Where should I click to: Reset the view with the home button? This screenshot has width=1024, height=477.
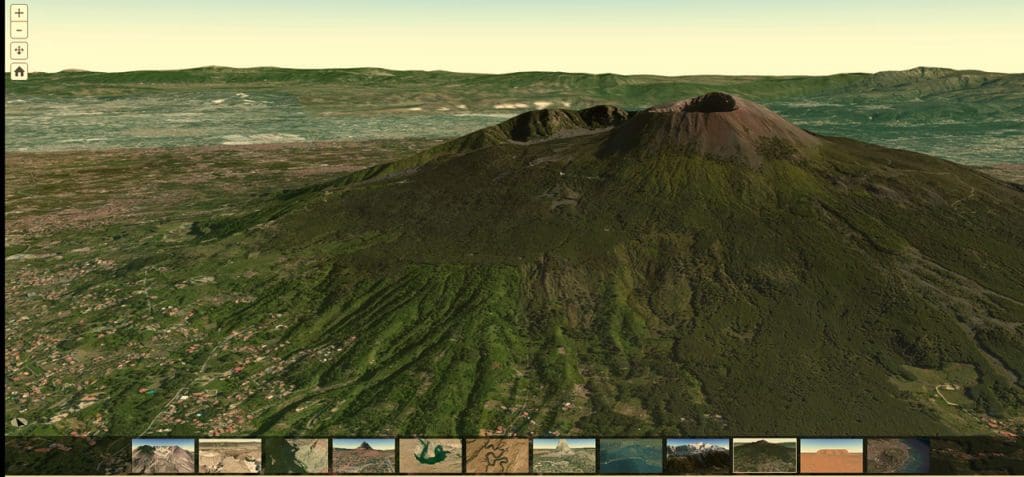19,71
